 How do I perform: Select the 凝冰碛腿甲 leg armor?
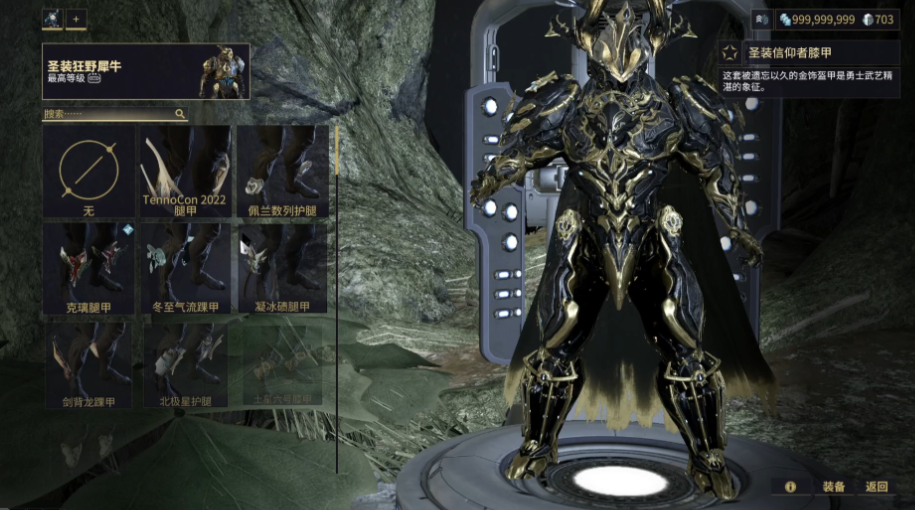point(281,268)
